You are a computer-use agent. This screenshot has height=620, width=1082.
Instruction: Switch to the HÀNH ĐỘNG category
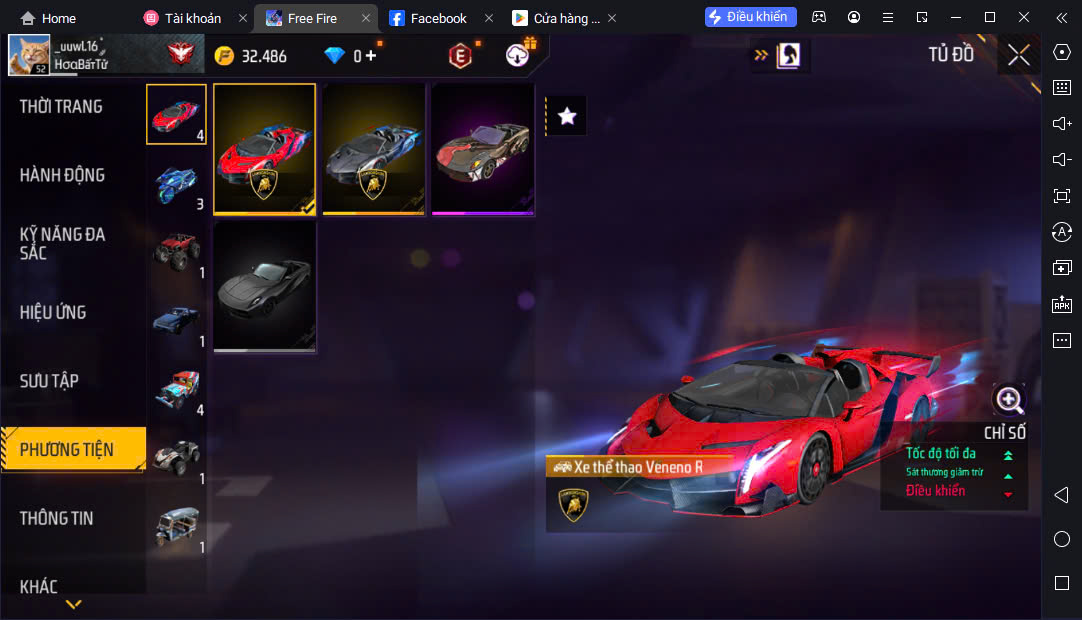[62, 175]
